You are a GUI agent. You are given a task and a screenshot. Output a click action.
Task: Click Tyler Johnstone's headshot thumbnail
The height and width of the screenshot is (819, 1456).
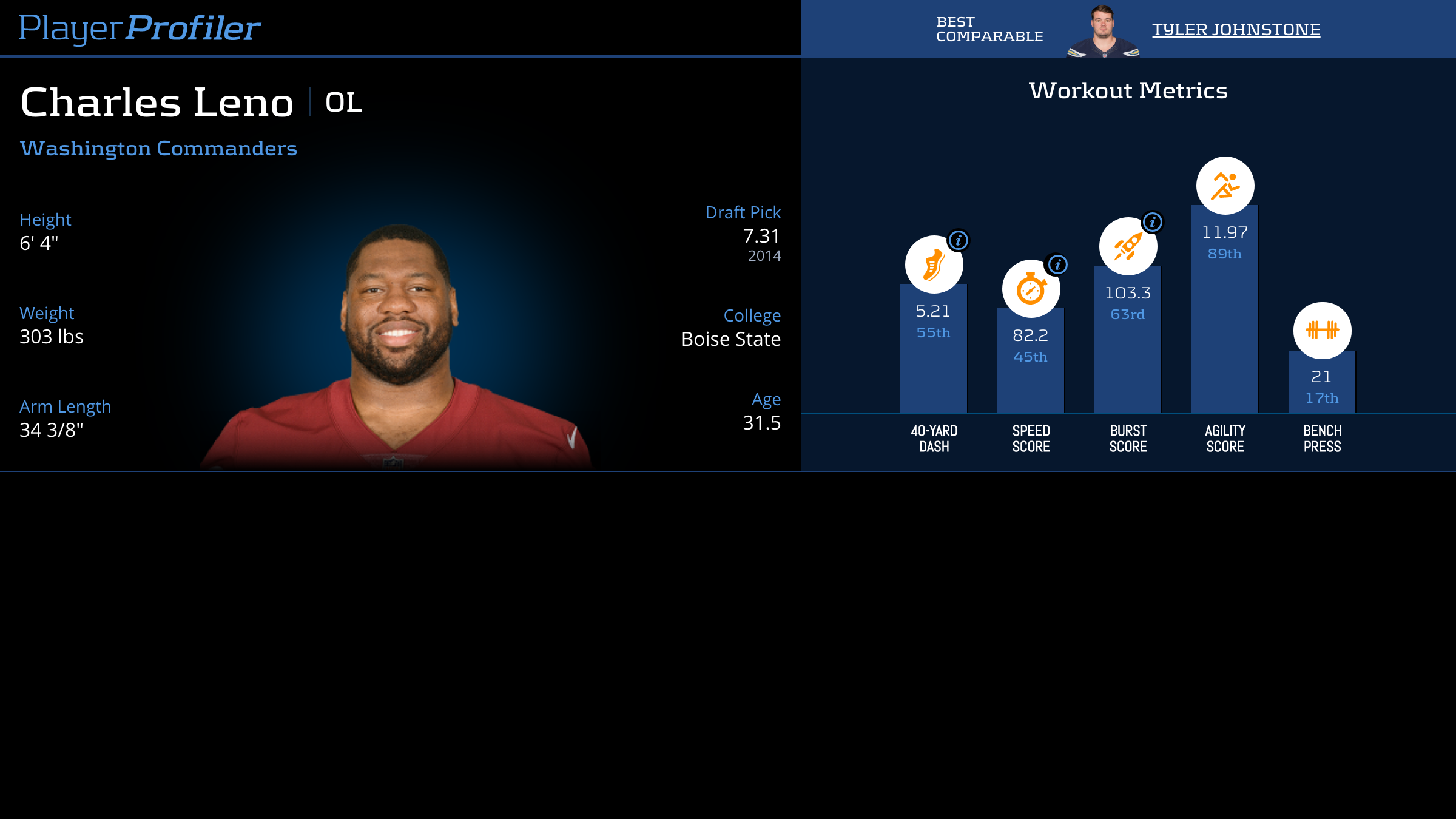pos(1102,32)
